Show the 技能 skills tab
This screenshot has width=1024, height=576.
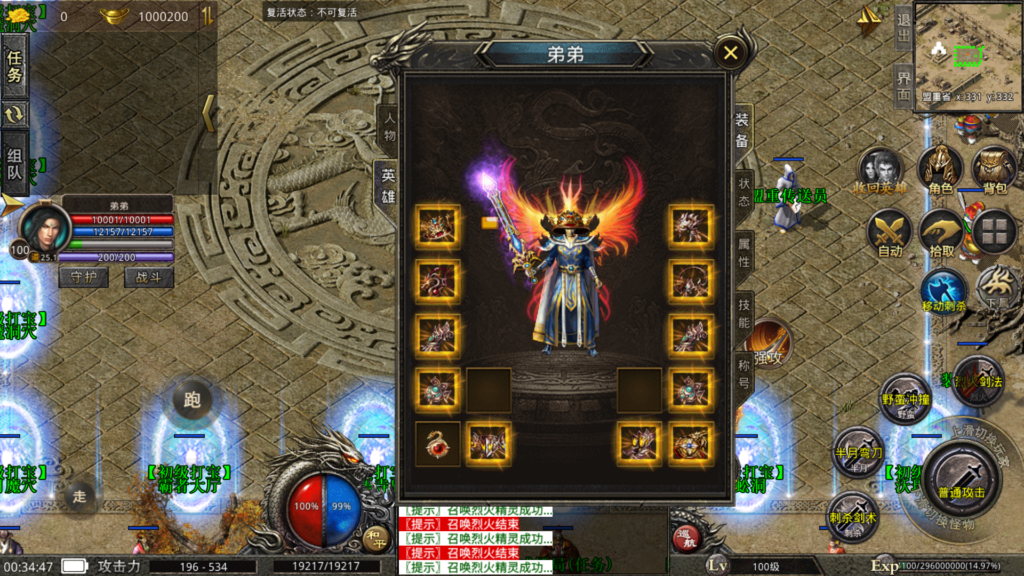click(x=743, y=314)
